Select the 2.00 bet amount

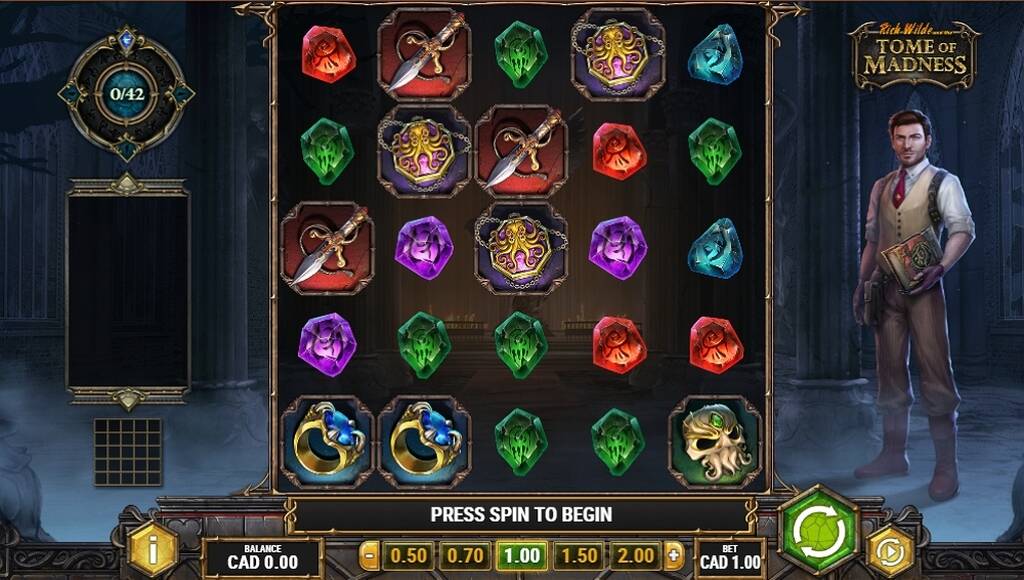(634, 555)
